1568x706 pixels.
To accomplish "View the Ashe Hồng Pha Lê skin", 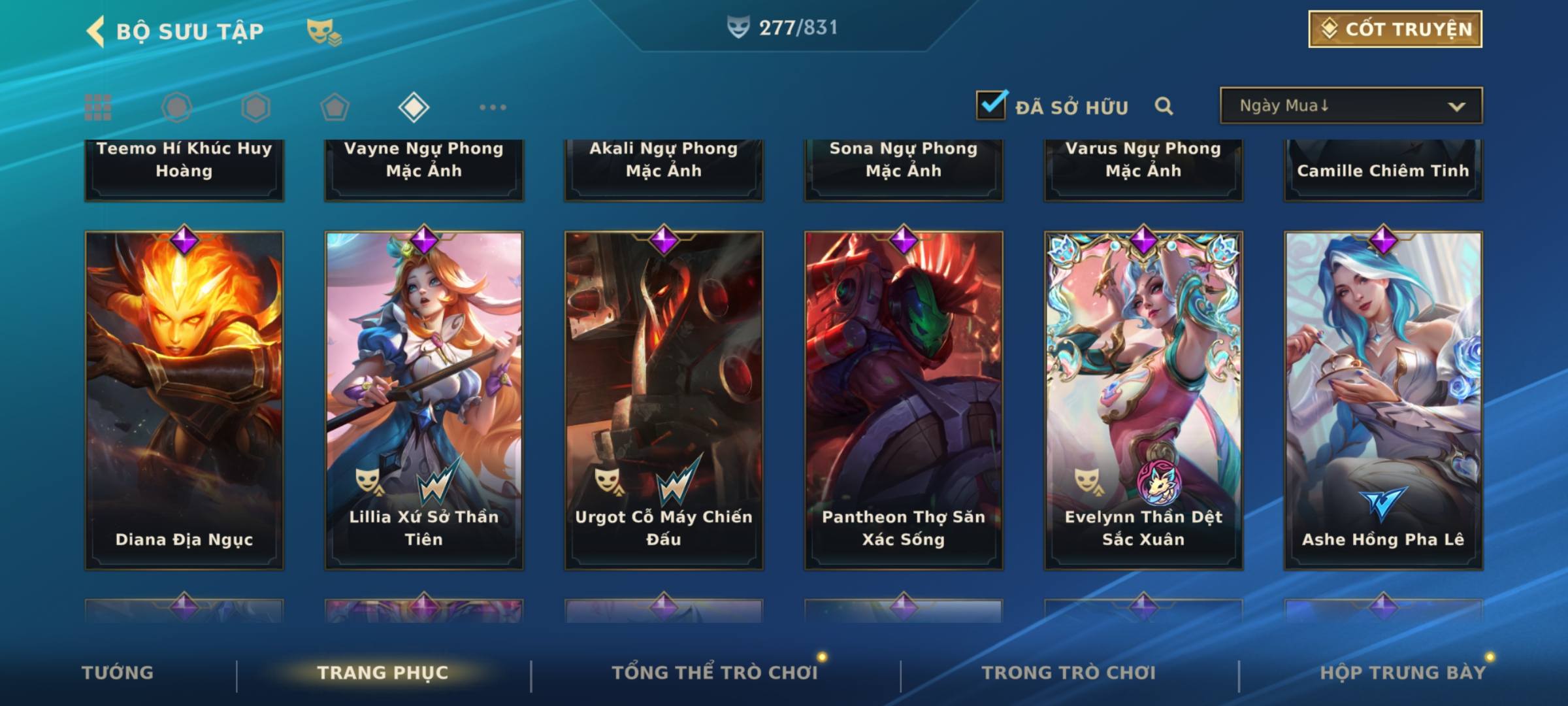I will coord(1383,400).
